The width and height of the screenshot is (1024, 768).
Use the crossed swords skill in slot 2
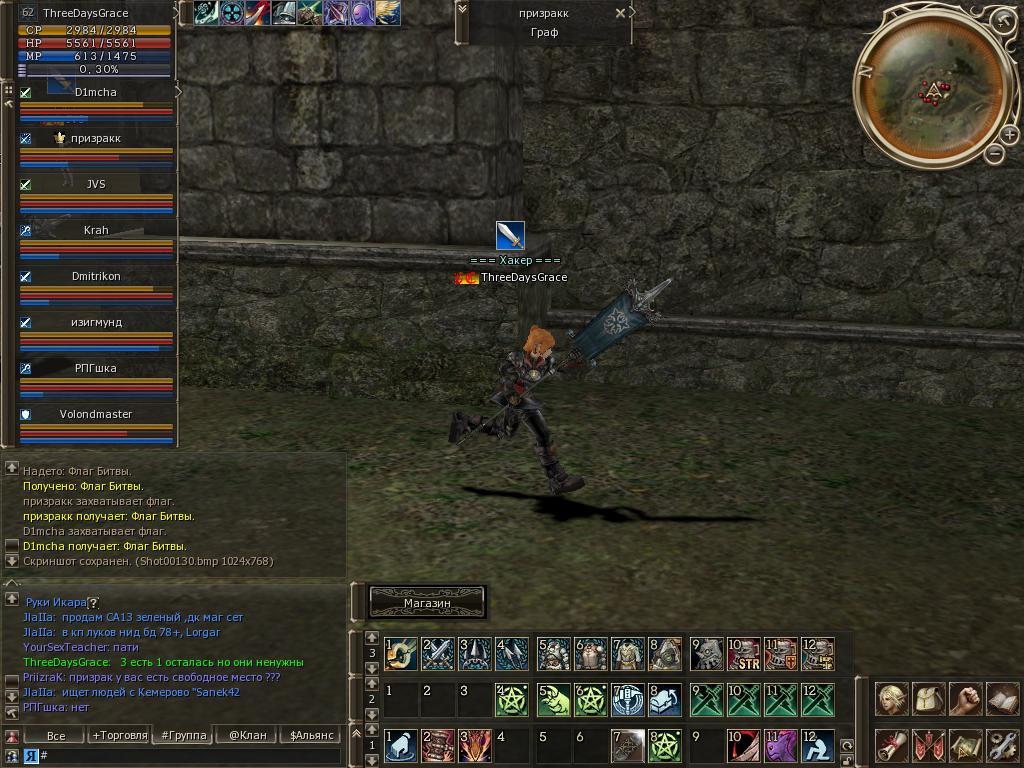[x=438, y=655]
